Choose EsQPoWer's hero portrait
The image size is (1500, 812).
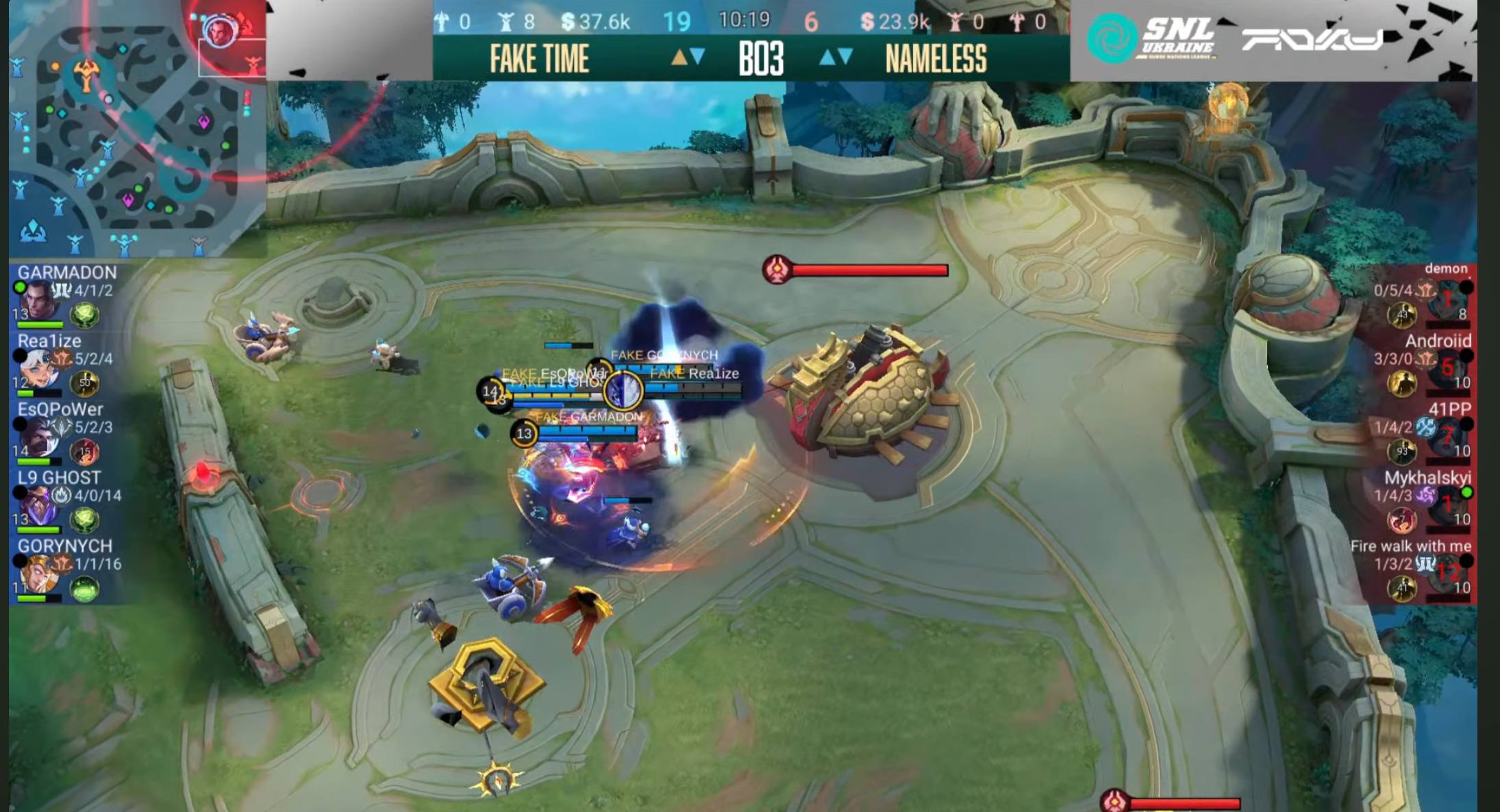click(x=38, y=438)
